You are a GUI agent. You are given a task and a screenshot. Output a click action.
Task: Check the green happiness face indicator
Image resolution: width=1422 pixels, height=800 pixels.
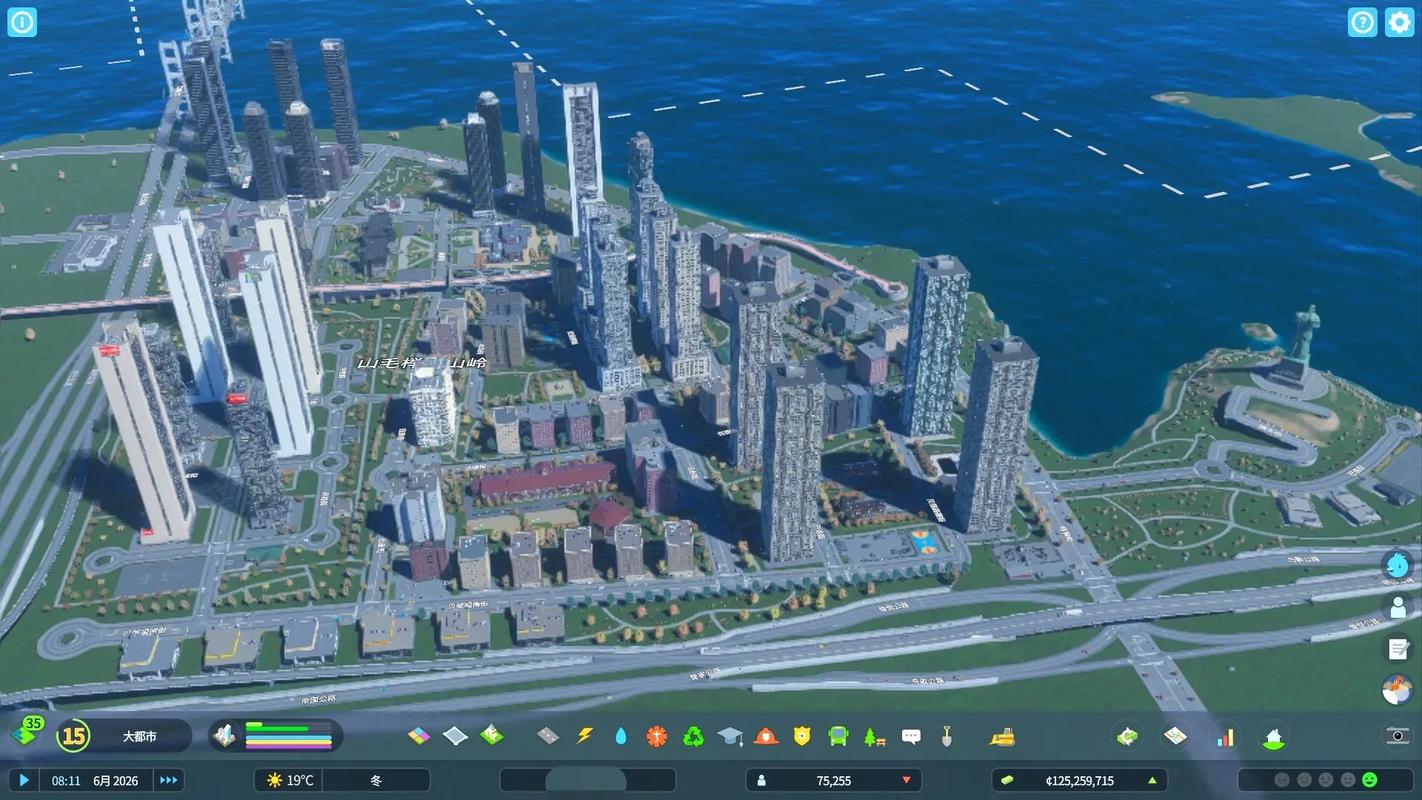[1369, 779]
